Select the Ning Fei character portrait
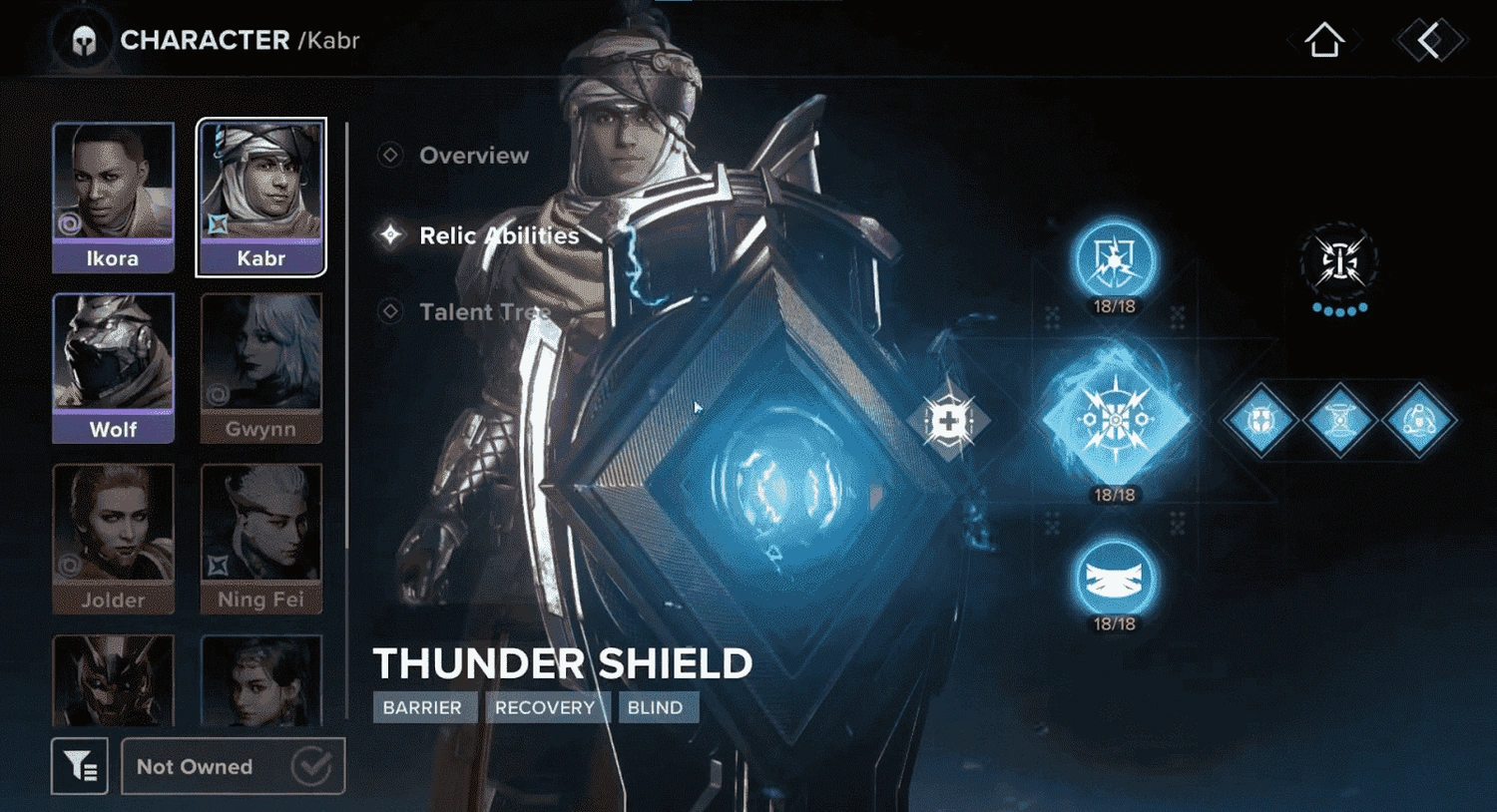 260,539
